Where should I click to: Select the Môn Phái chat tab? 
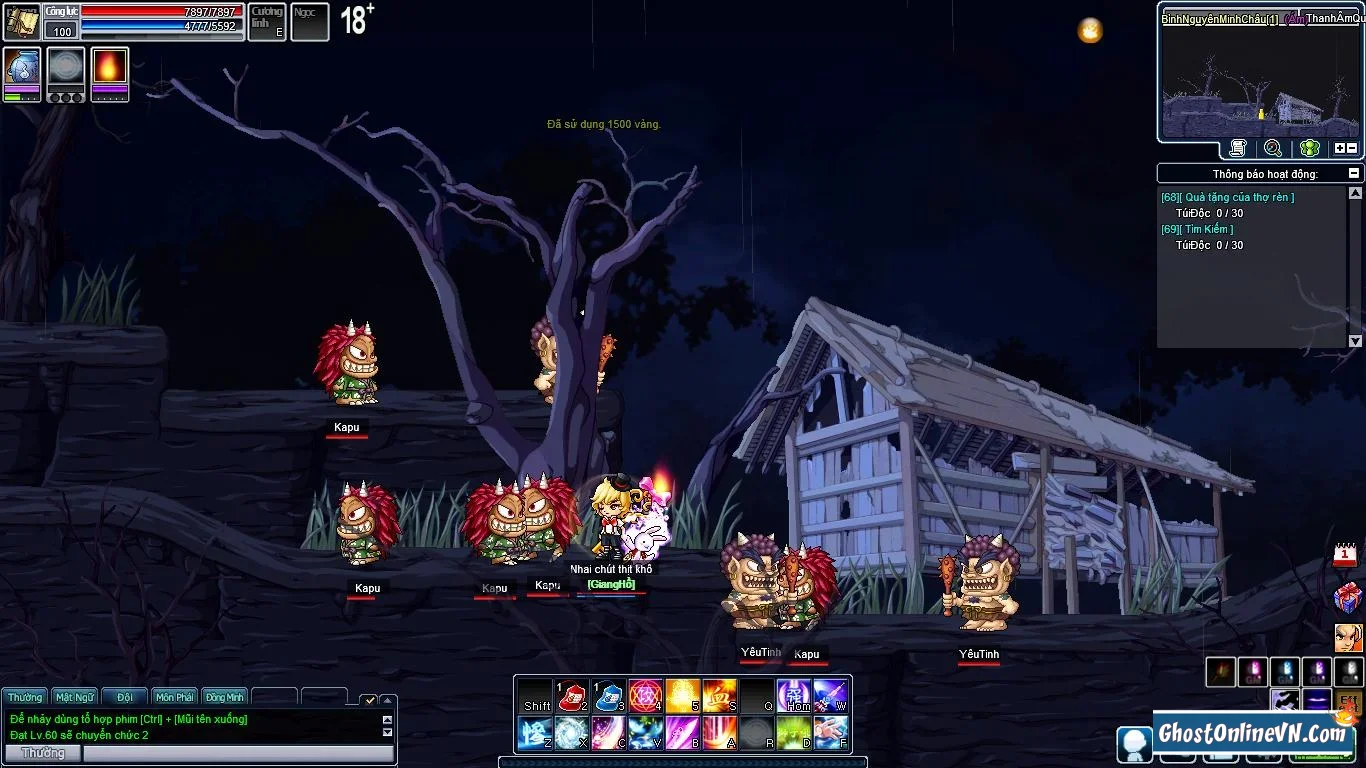(x=175, y=697)
